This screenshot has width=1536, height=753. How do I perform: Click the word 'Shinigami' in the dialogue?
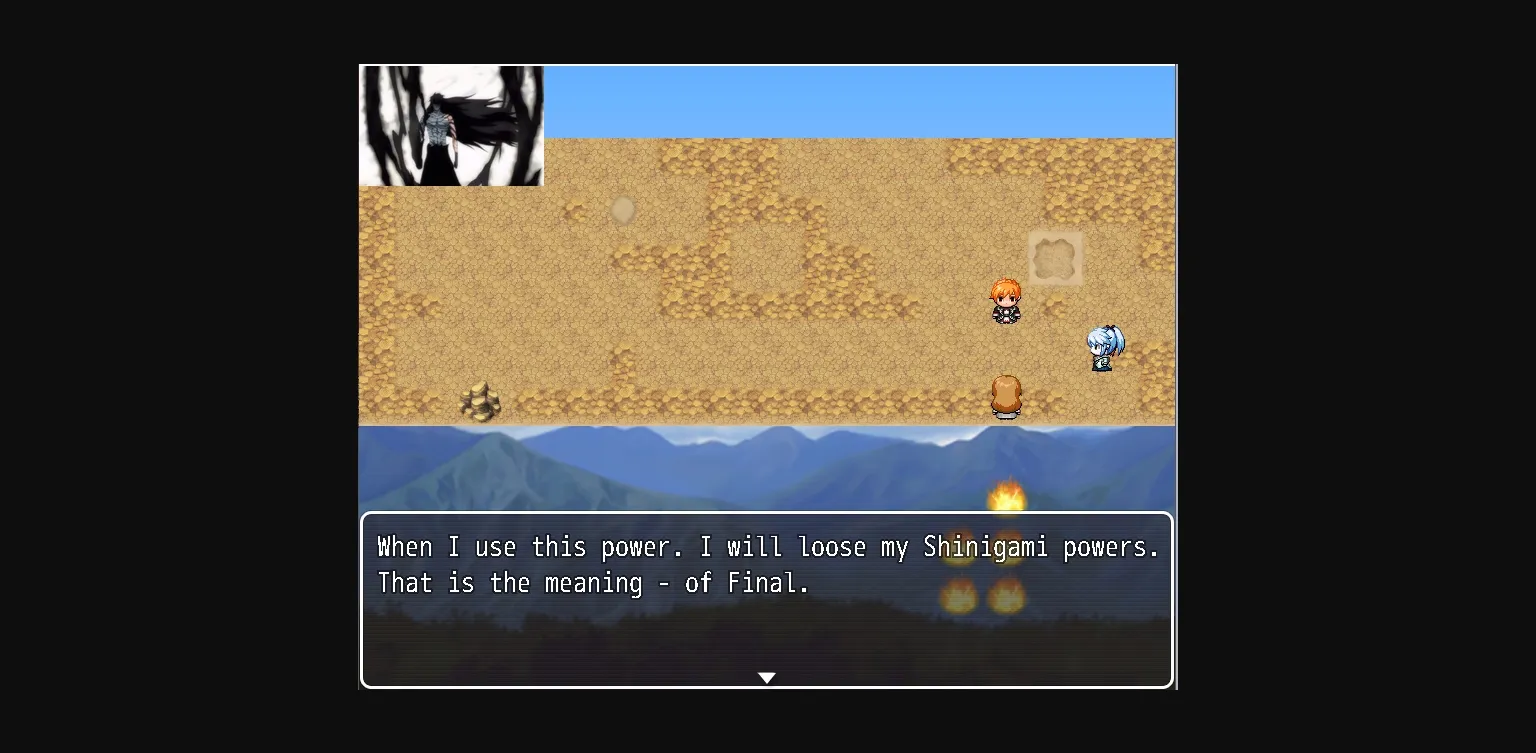[x=985, y=547]
